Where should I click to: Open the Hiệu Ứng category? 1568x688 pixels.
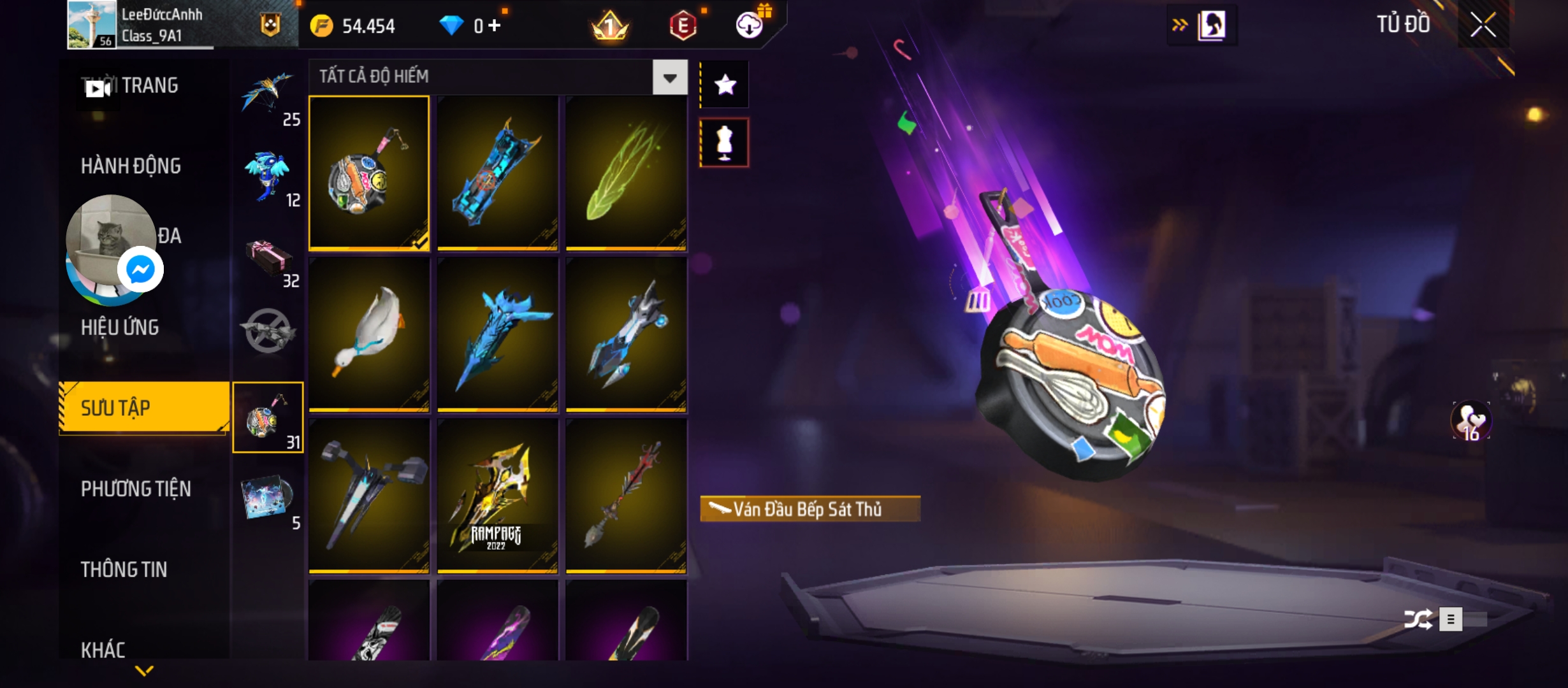(120, 327)
